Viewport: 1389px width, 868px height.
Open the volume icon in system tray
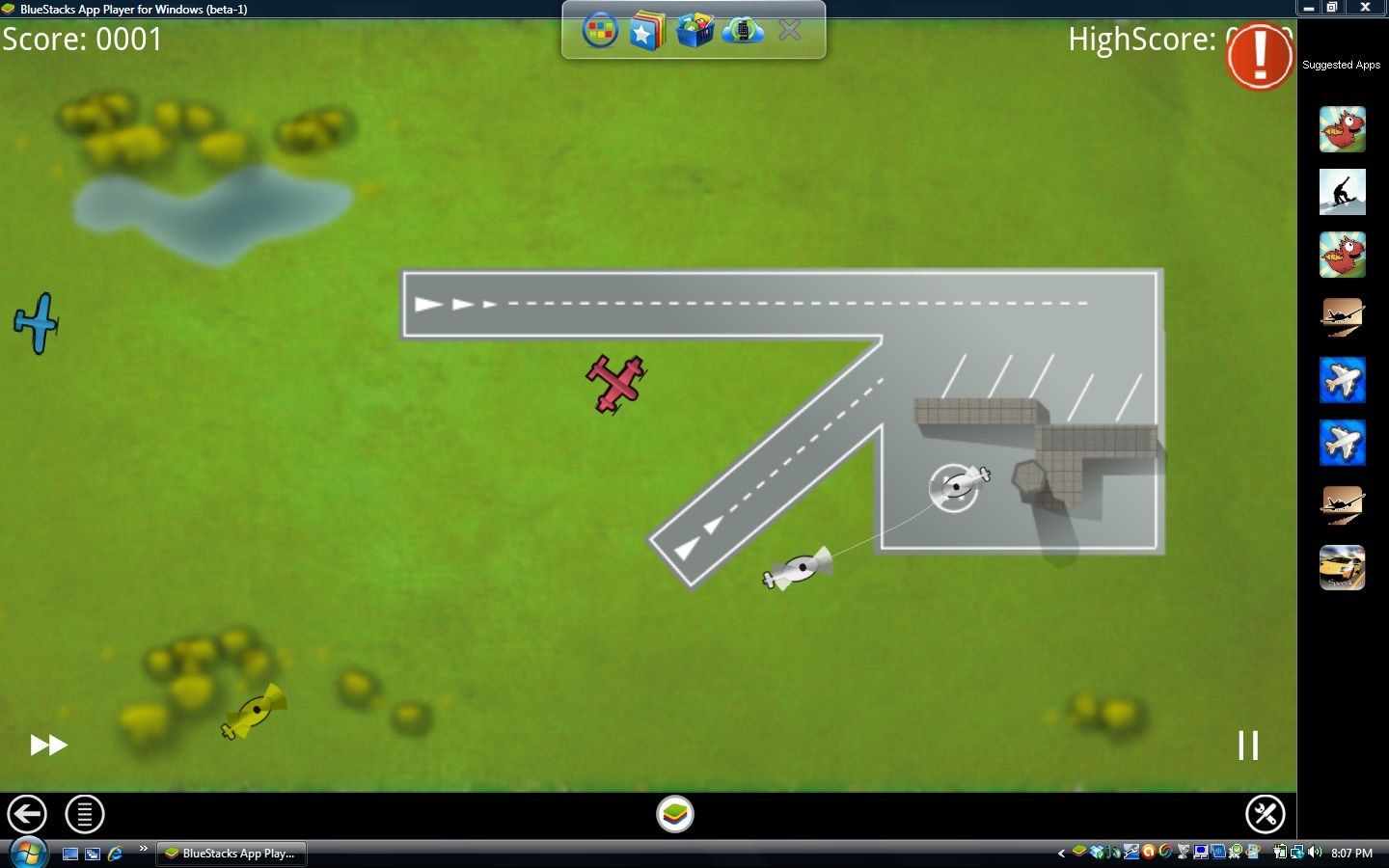1313,853
